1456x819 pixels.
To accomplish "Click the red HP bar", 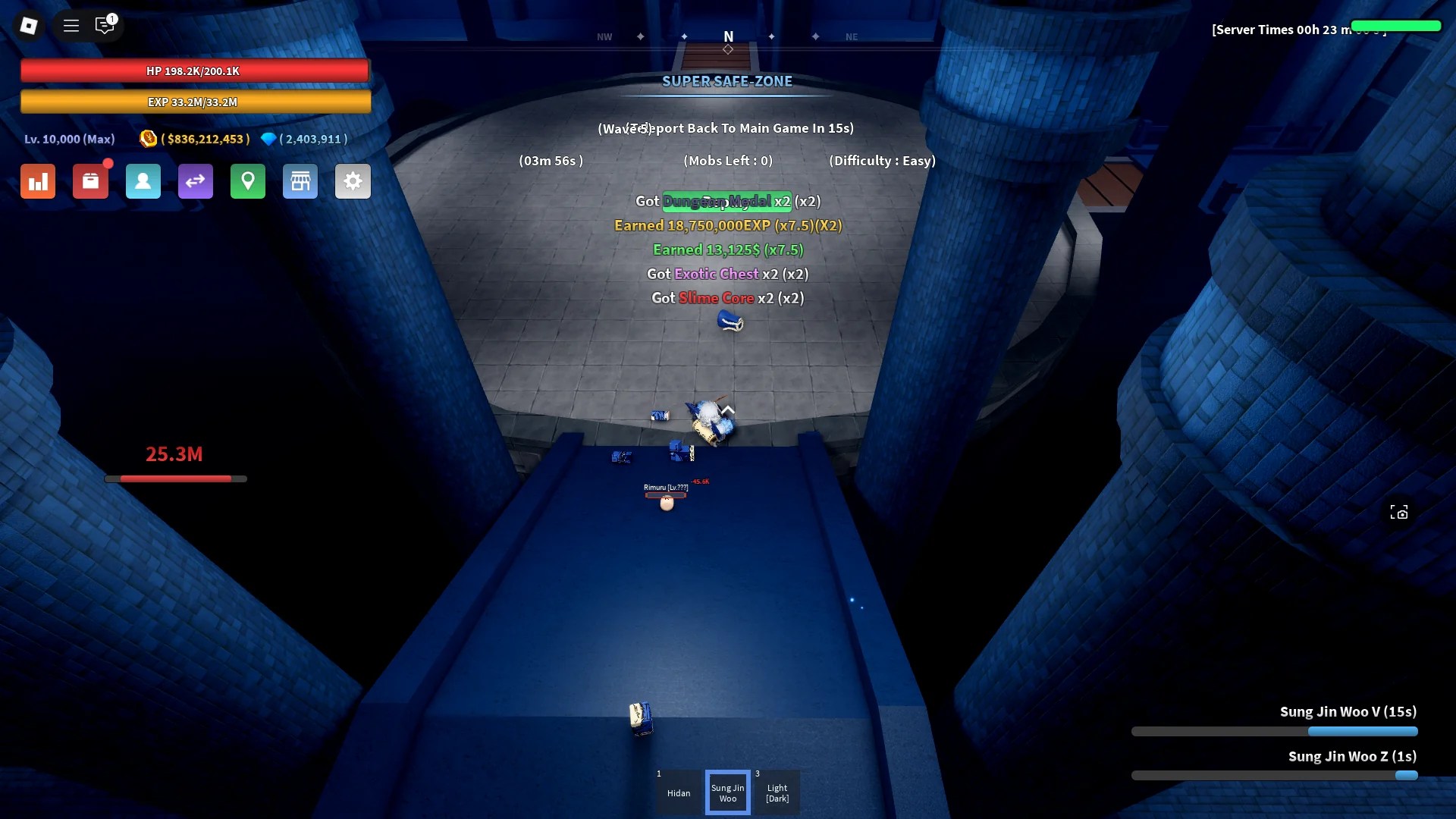I will coord(195,71).
